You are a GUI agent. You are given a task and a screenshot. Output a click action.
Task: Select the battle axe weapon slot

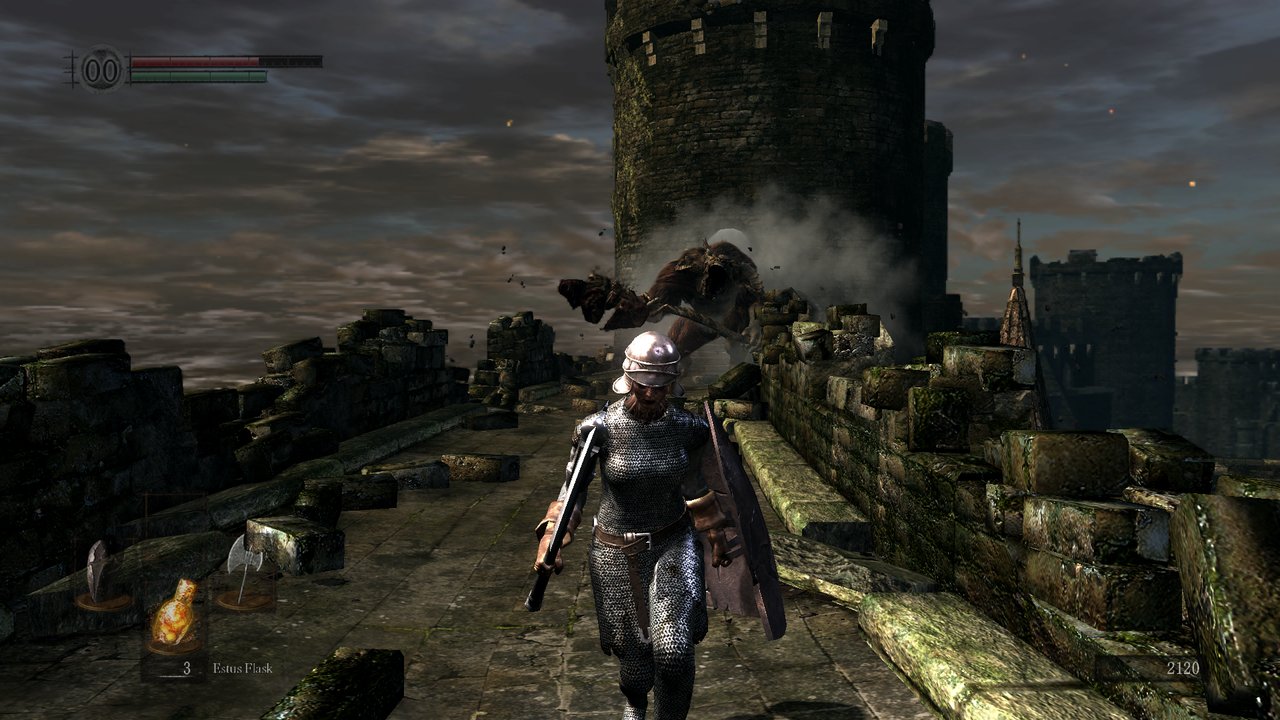pyautogui.click(x=244, y=572)
